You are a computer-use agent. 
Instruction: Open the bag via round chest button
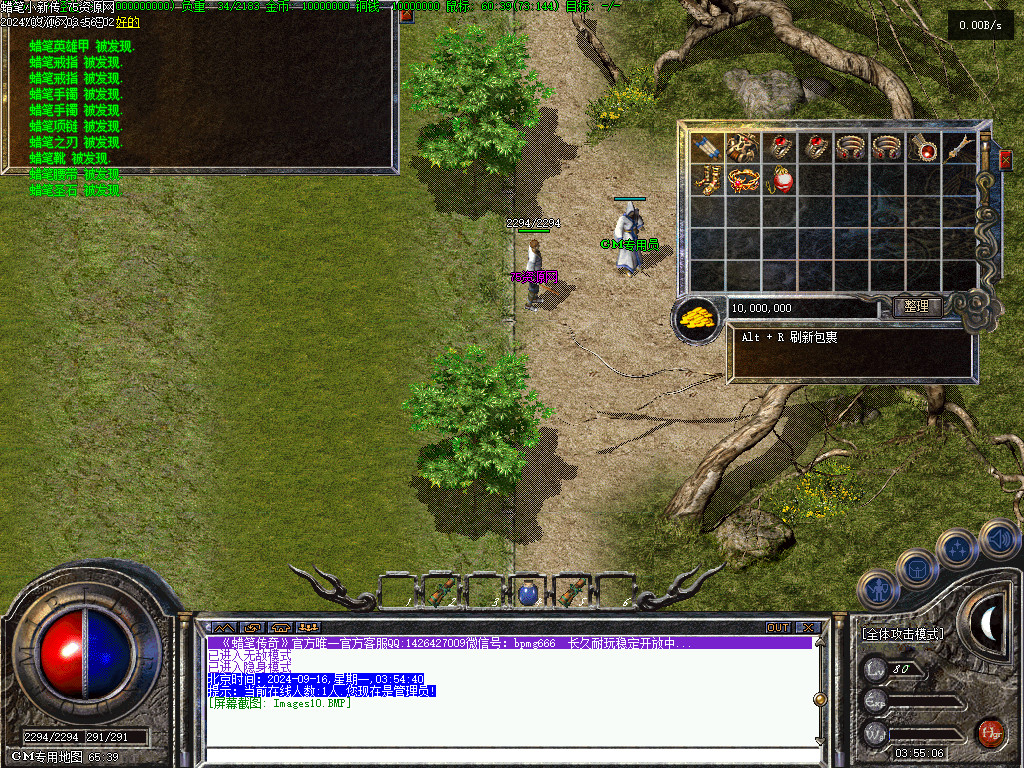click(x=917, y=568)
